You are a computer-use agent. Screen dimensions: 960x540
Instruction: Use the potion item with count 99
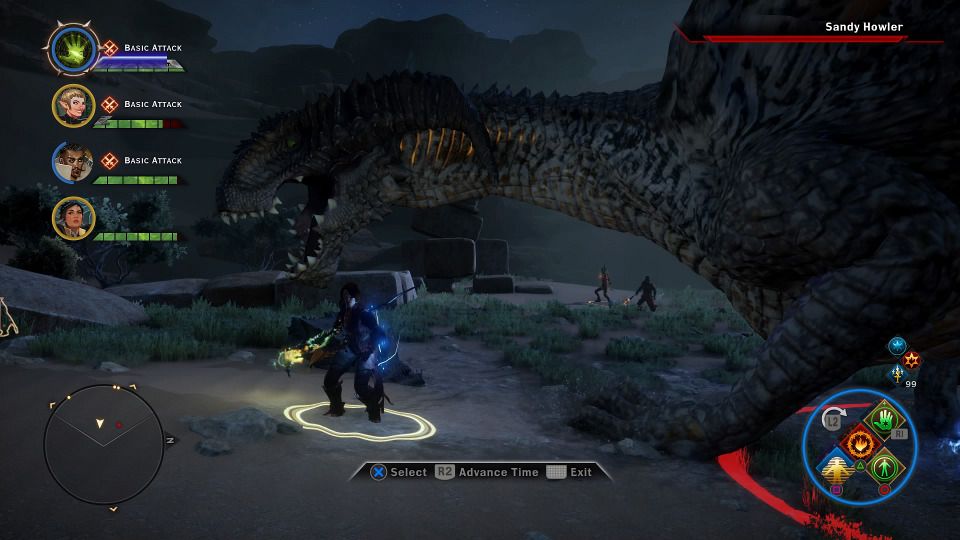coord(897,374)
